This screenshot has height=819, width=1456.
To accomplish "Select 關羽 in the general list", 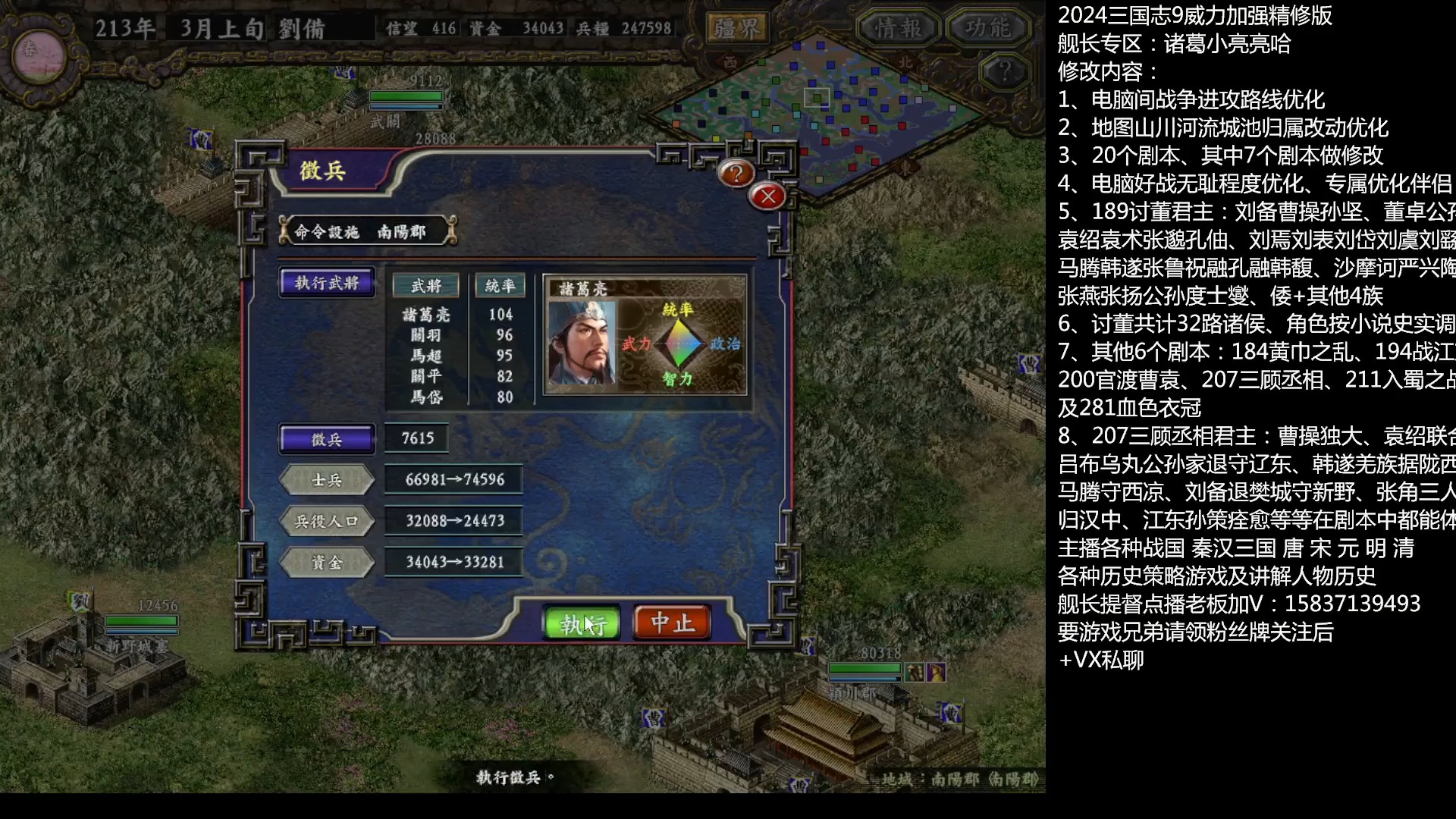I will click(425, 334).
